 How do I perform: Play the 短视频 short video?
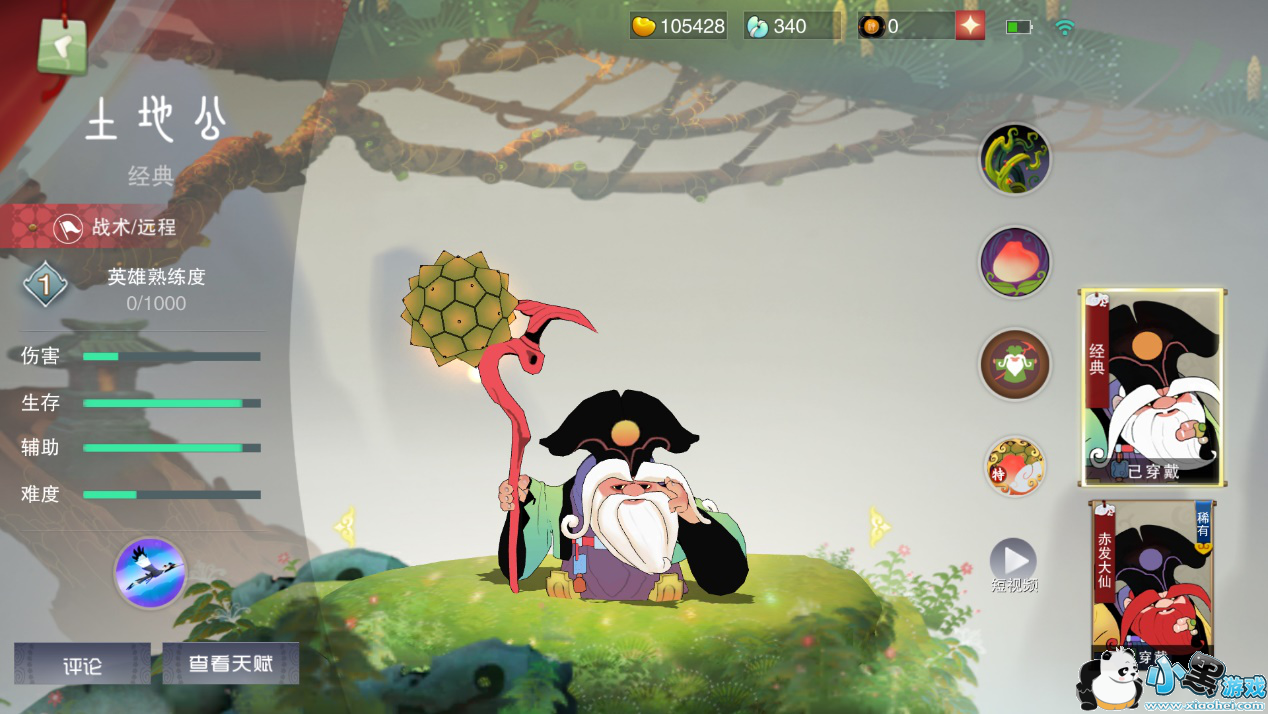point(1013,563)
